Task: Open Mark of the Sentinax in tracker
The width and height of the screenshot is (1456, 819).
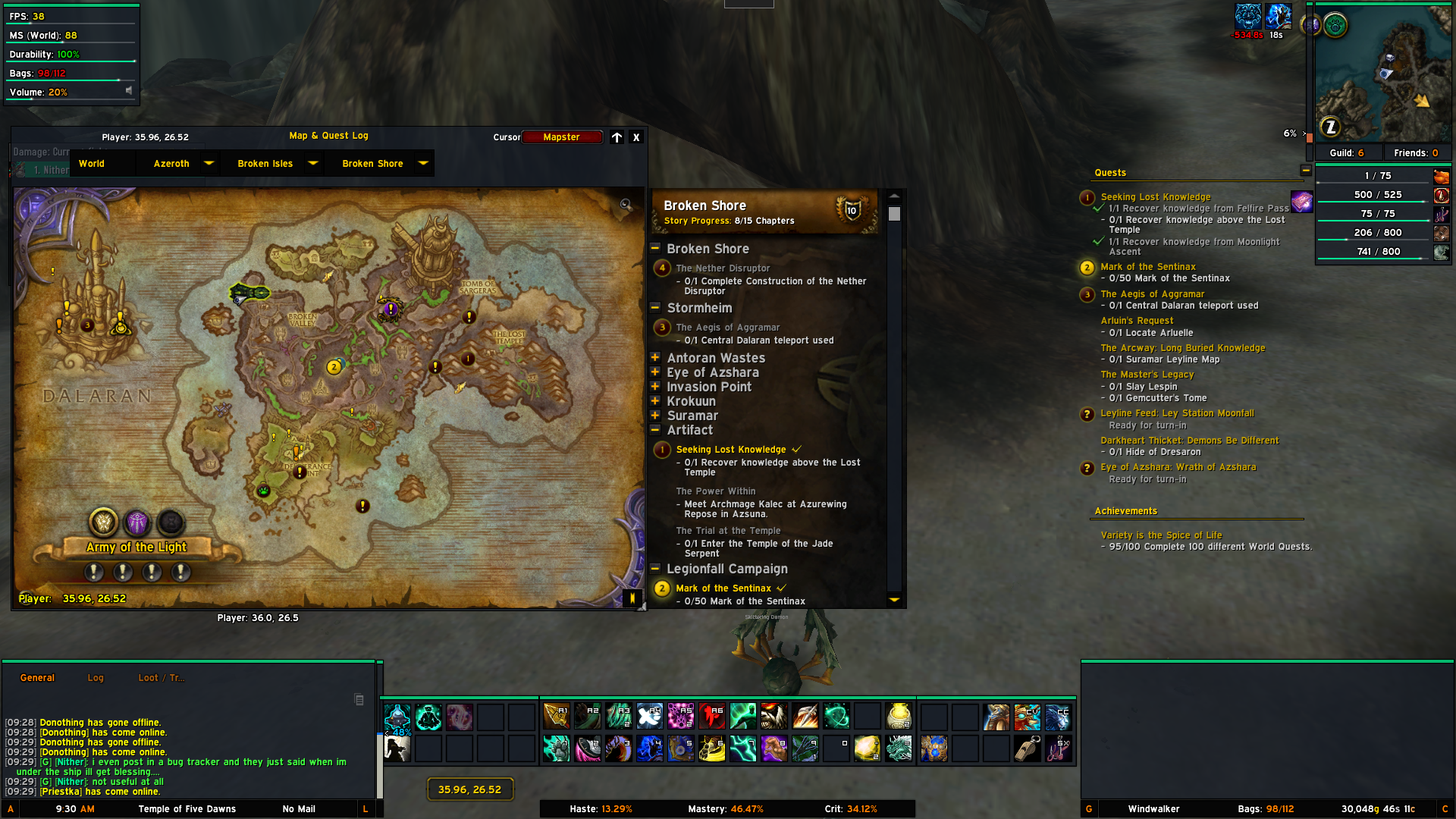Action: pyautogui.click(x=1147, y=267)
